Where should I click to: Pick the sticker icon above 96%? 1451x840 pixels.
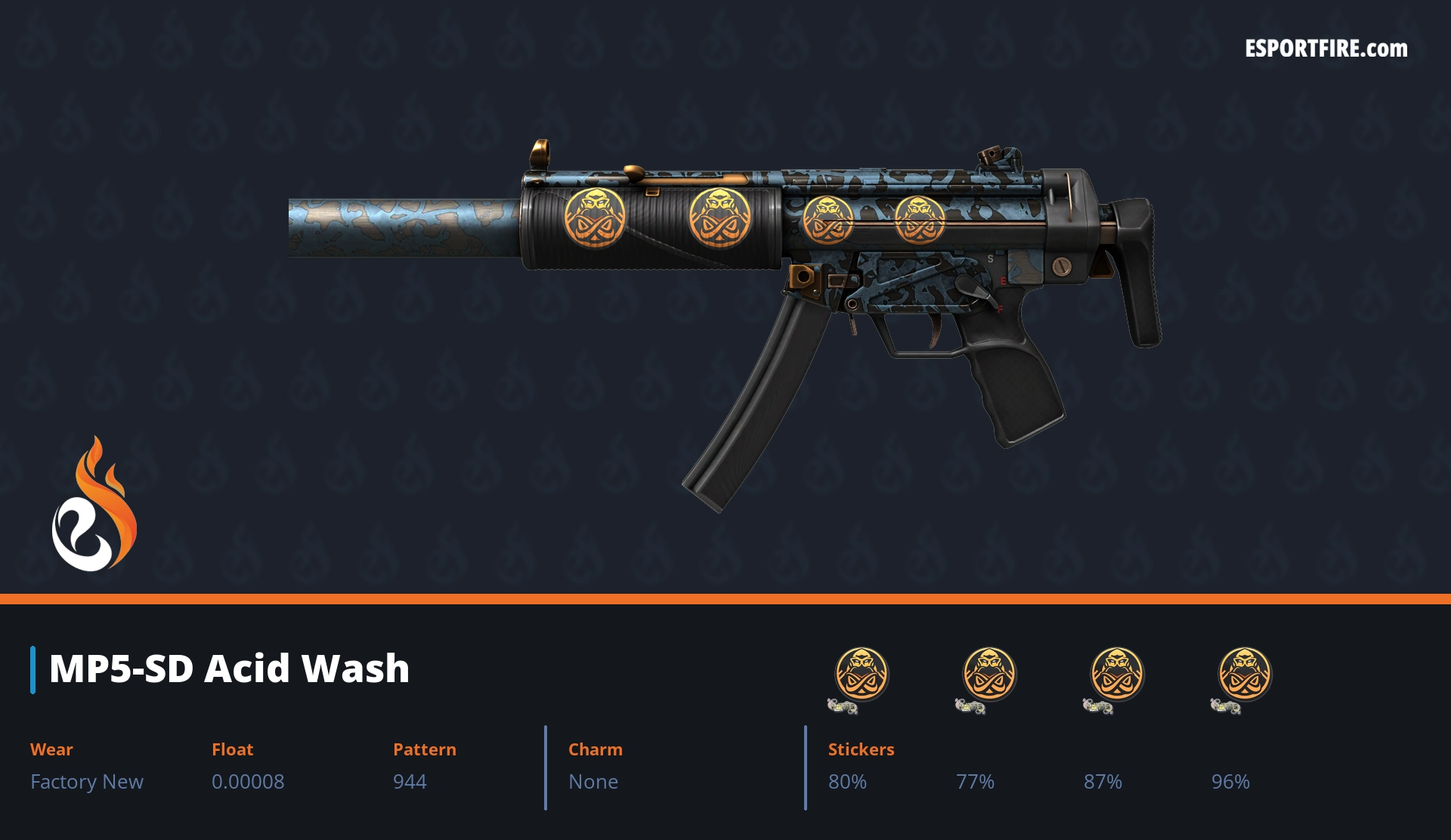pyautogui.click(x=1244, y=675)
